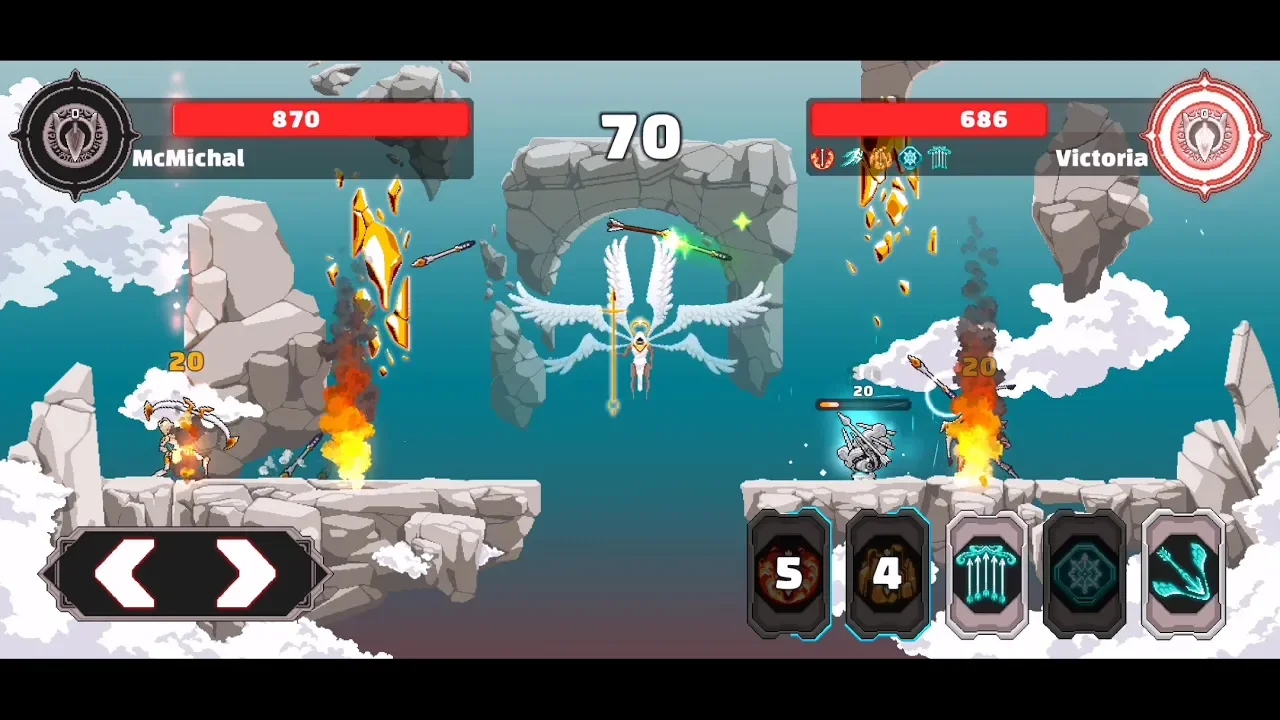Click Victoria's red emblem portrait
This screenshot has width=1280, height=720.
click(1205, 134)
